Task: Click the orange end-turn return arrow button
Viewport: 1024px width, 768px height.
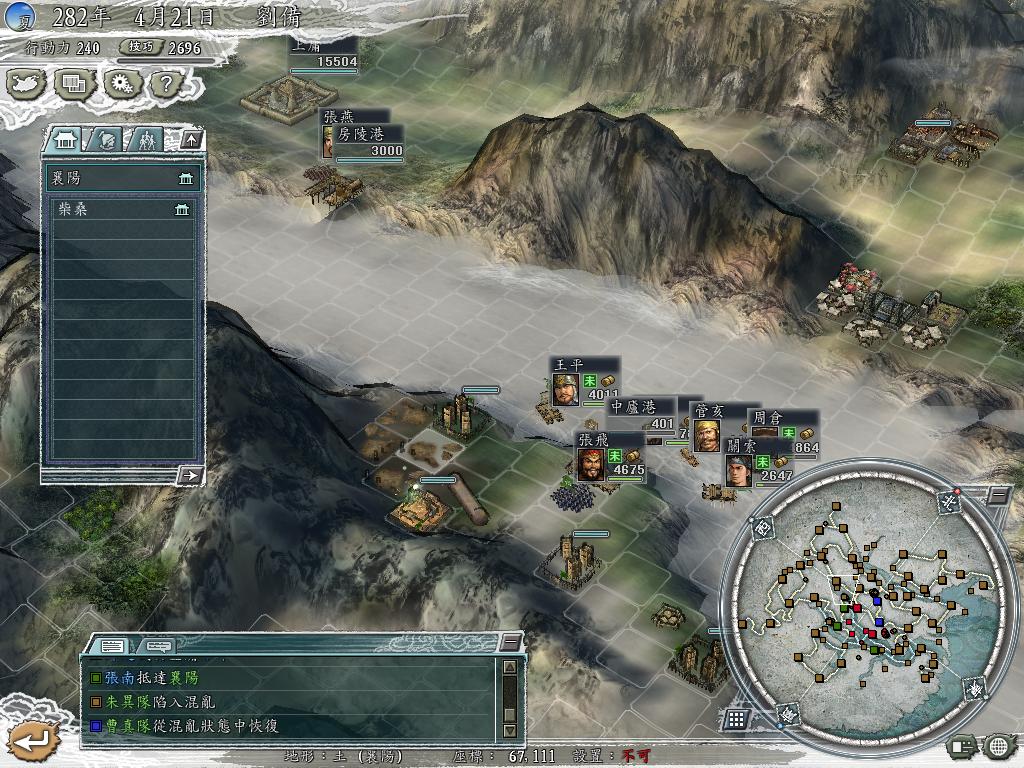Action: point(30,740)
